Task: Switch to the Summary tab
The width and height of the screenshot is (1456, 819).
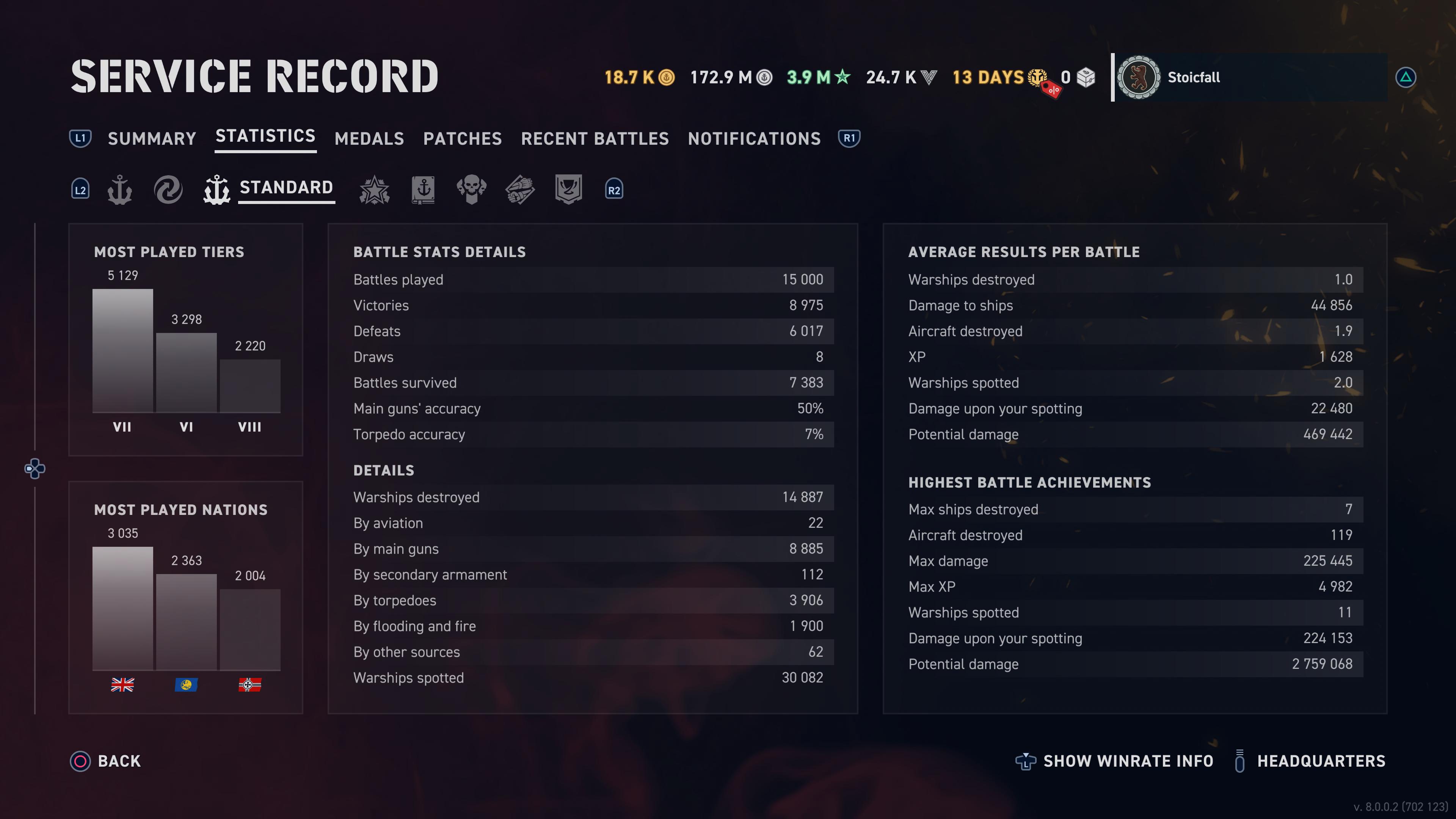Action: tap(152, 138)
